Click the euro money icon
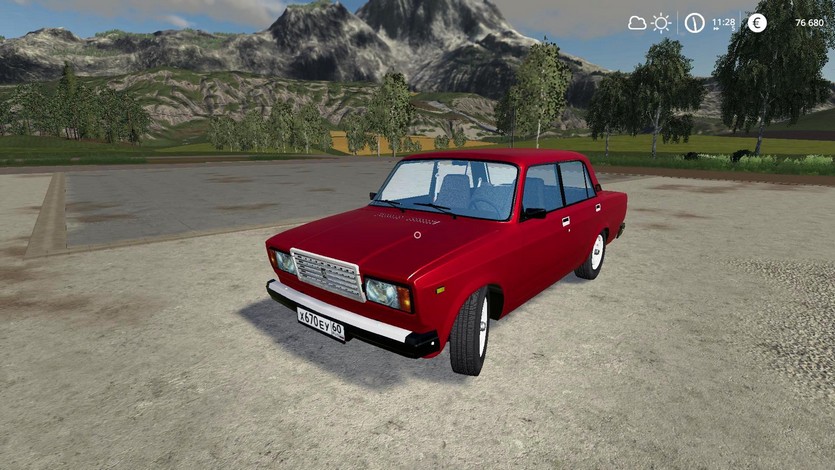The width and height of the screenshot is (835, 470). (x=757, y=23)
